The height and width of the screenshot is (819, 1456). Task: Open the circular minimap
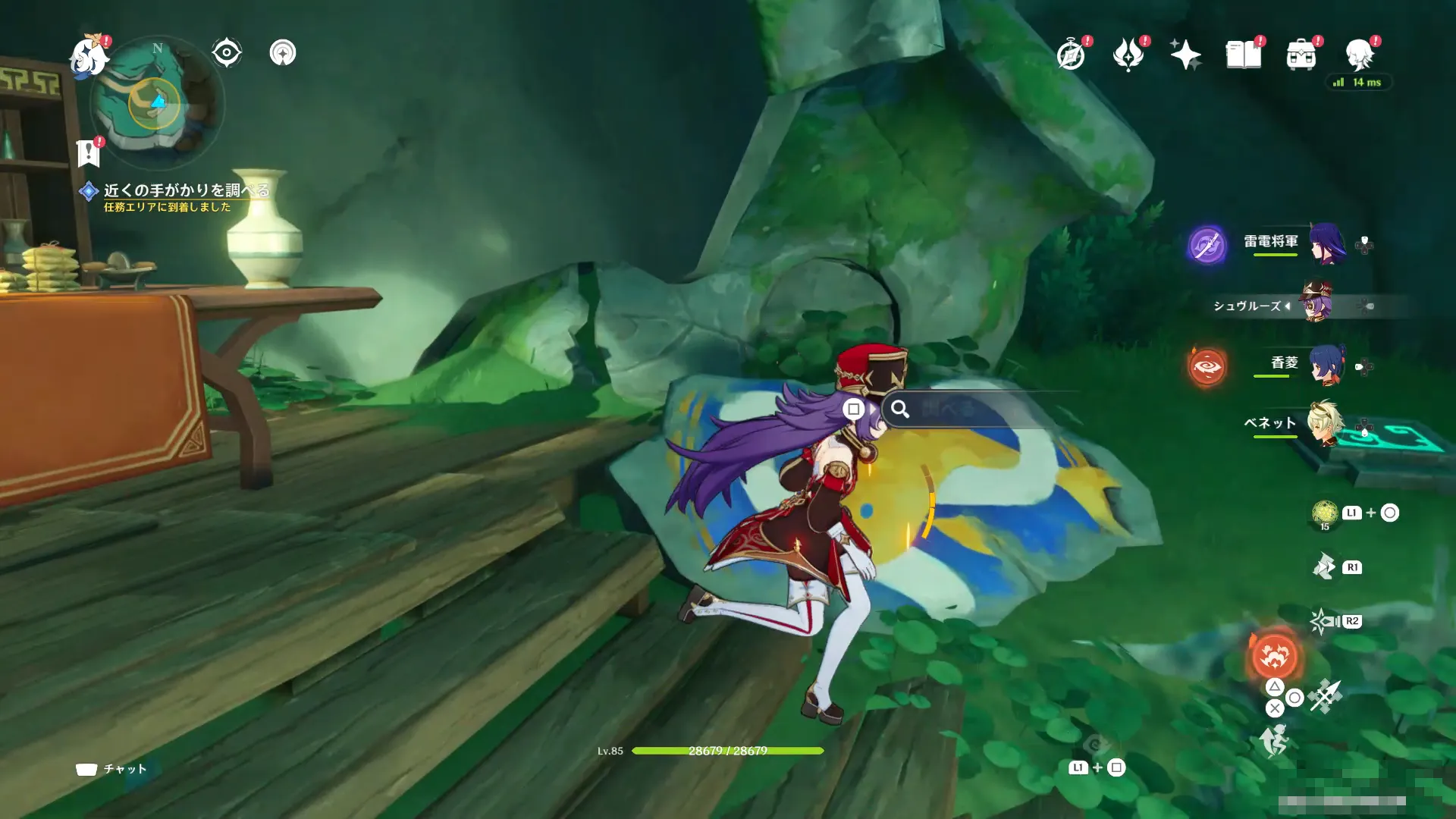point(158,102)
